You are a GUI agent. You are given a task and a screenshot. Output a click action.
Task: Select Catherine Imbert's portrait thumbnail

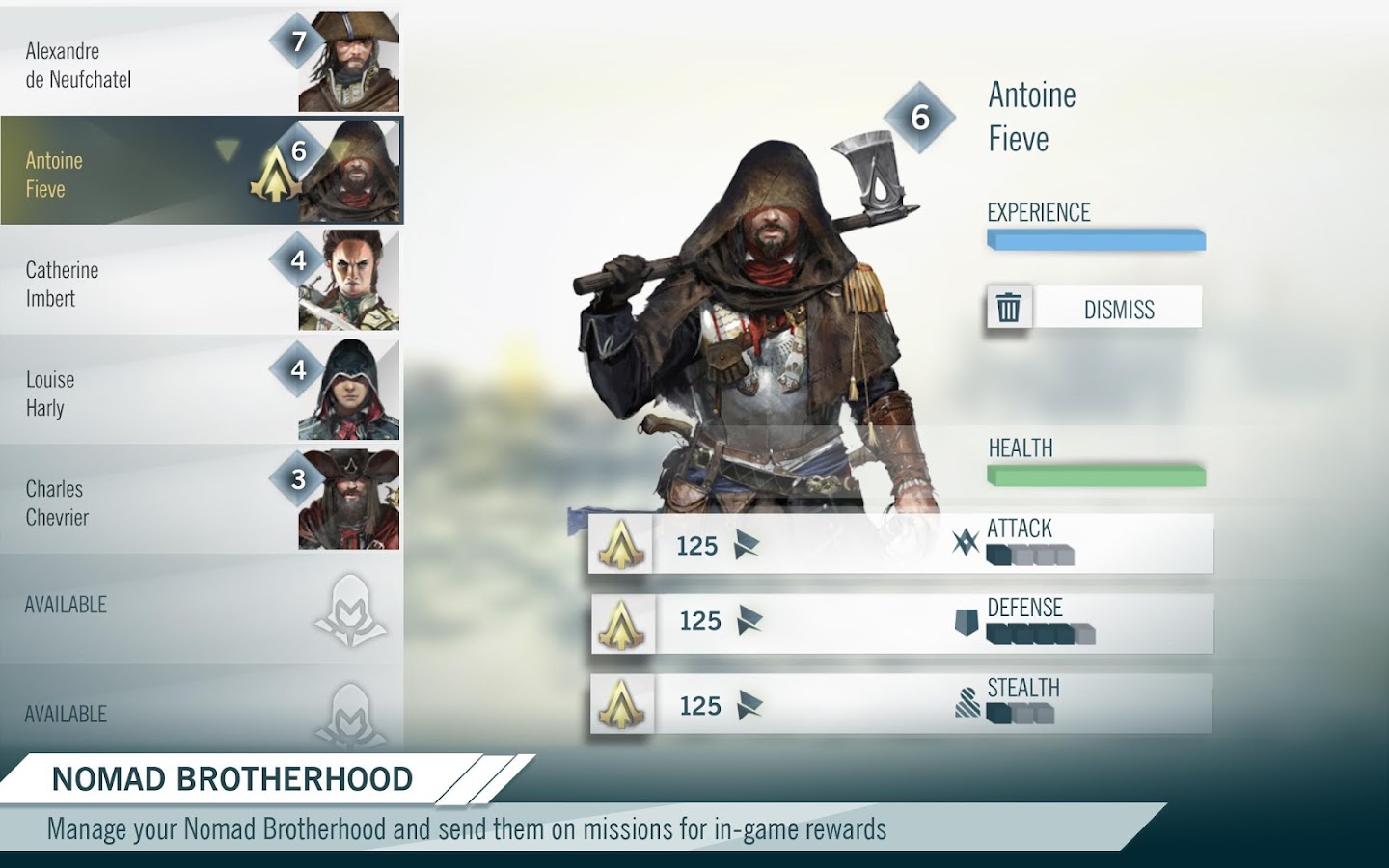pyautogui.click(x=347, y=280)
